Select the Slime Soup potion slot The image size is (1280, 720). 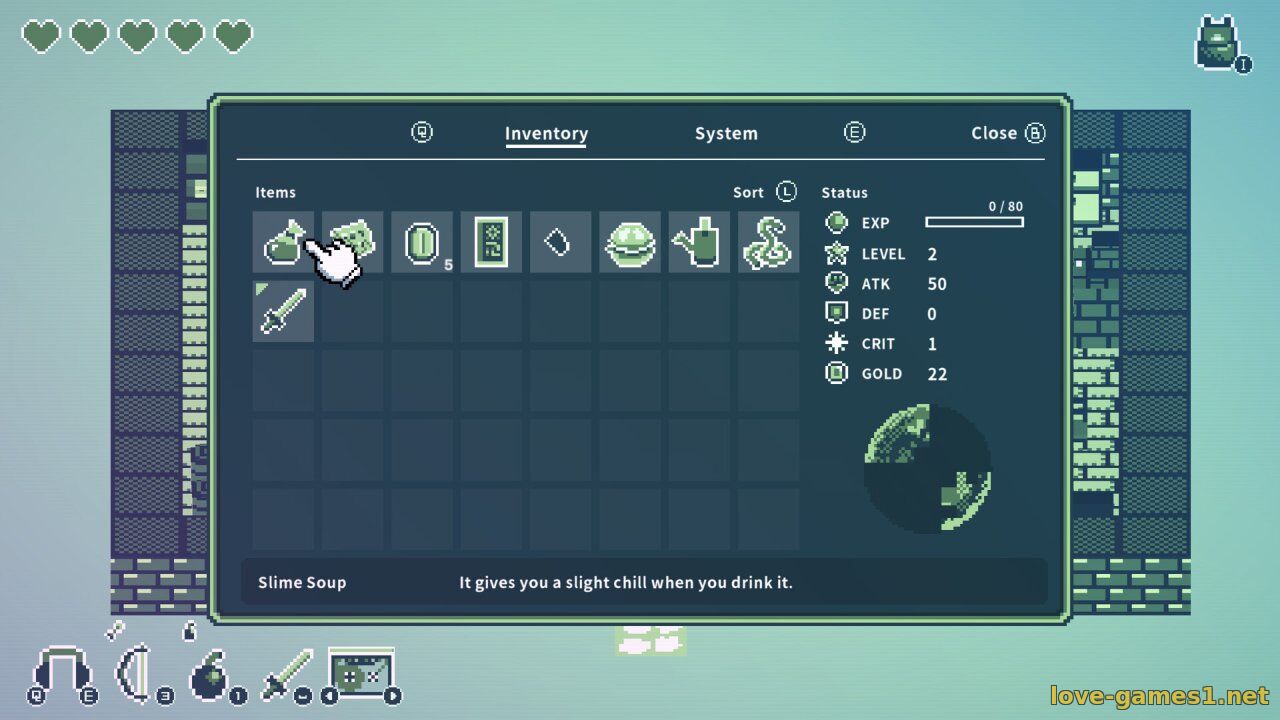click(x=282, y=242)
